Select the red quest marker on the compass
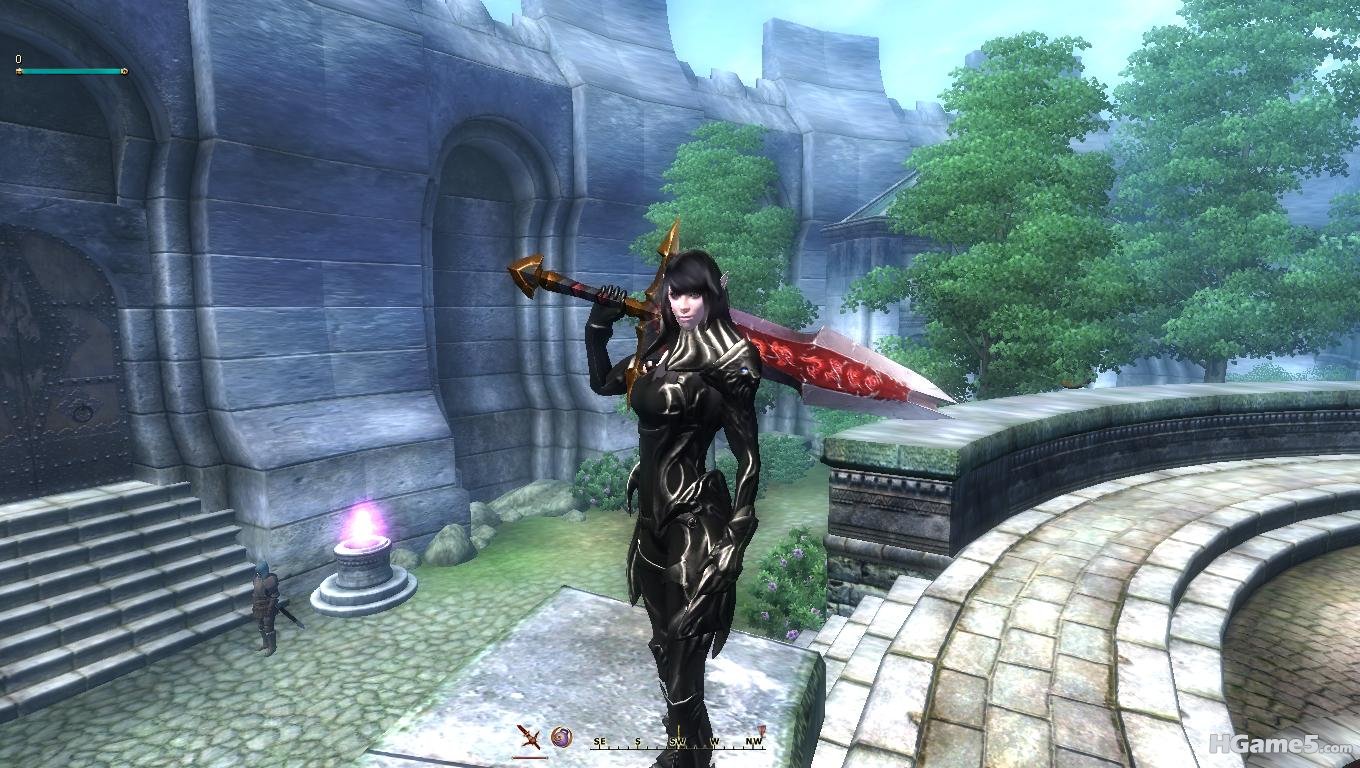Viewport: 1360px width, 768px height. click(761, 731)
